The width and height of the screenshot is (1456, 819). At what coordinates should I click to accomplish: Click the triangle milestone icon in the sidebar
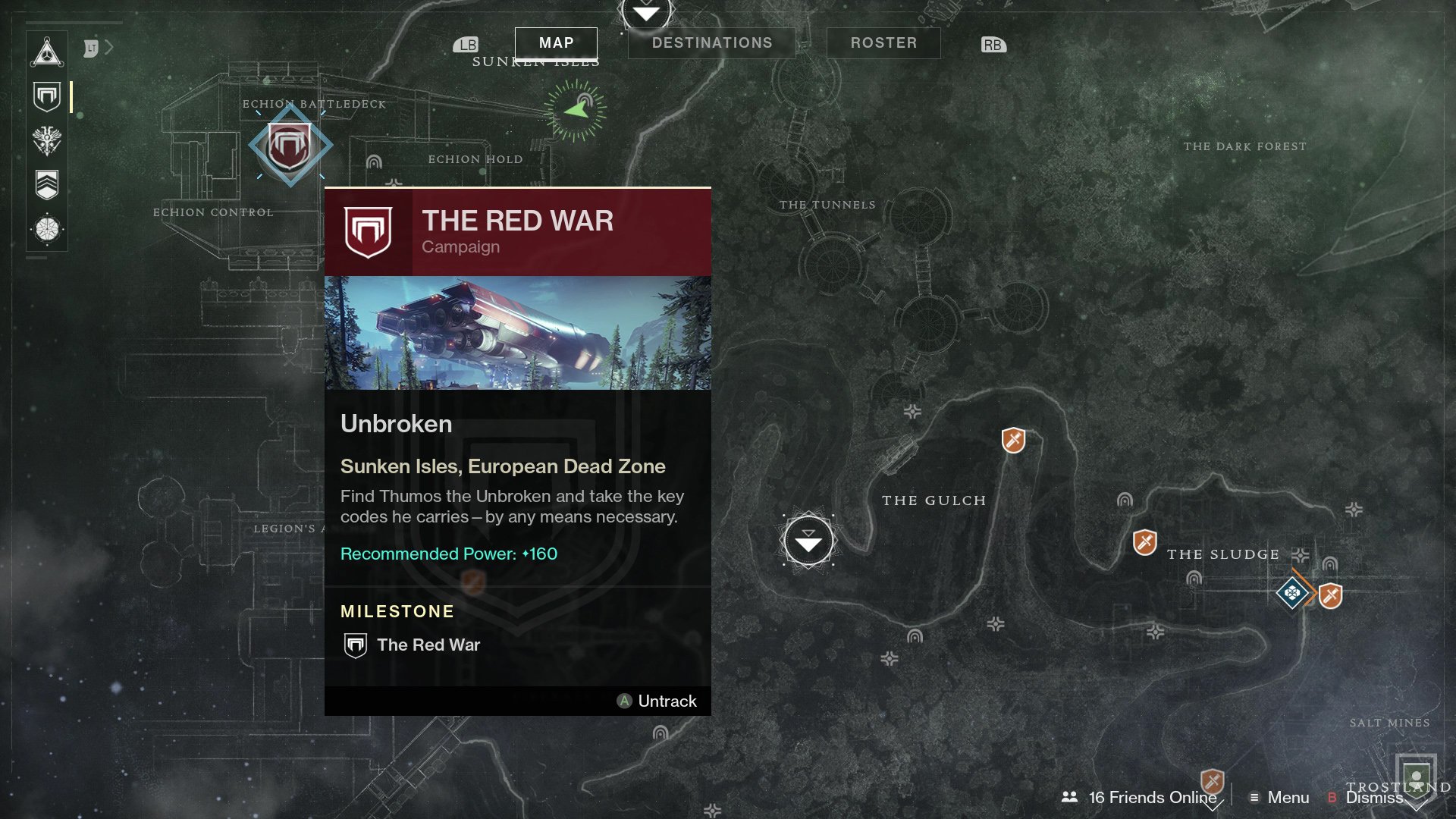(47, 53)
